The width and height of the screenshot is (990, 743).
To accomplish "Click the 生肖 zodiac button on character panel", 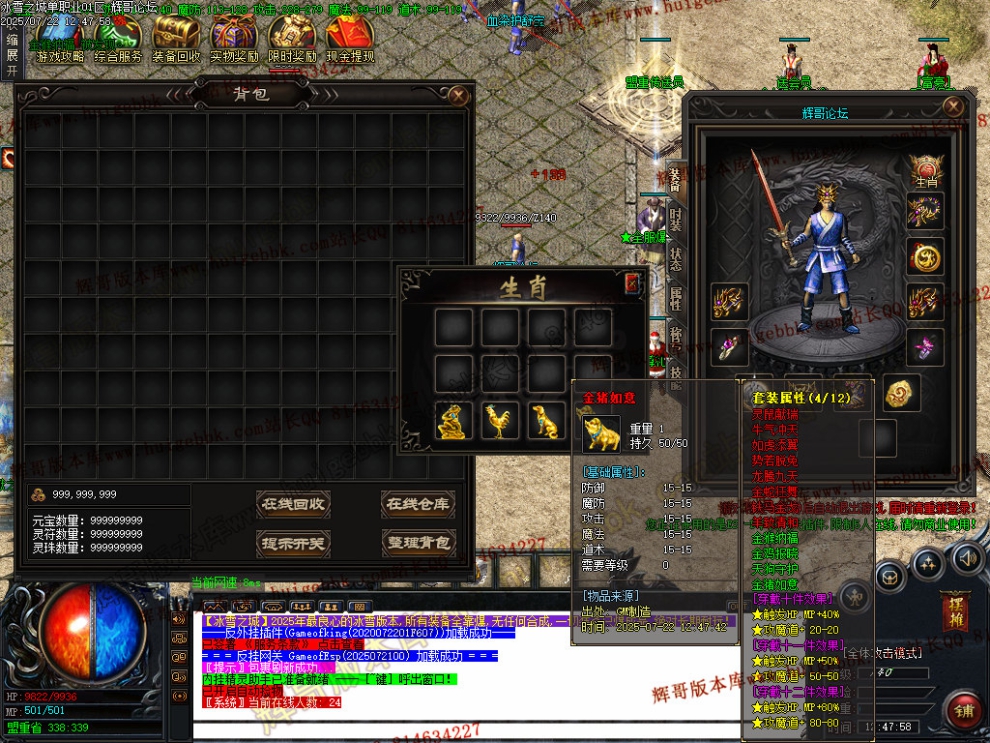I will coord(926,171).
